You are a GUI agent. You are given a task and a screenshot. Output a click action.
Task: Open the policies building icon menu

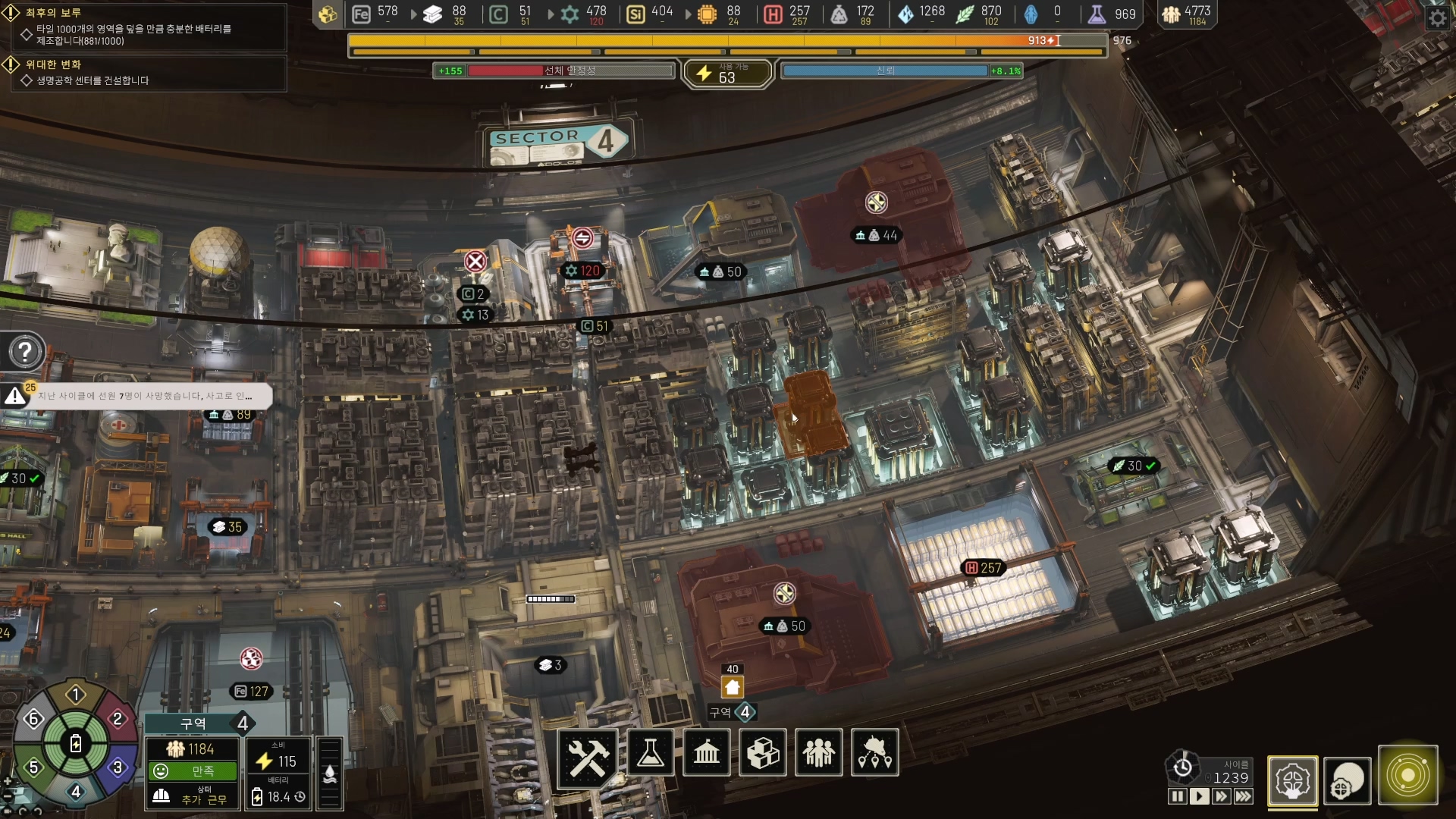tap(707, 753)
